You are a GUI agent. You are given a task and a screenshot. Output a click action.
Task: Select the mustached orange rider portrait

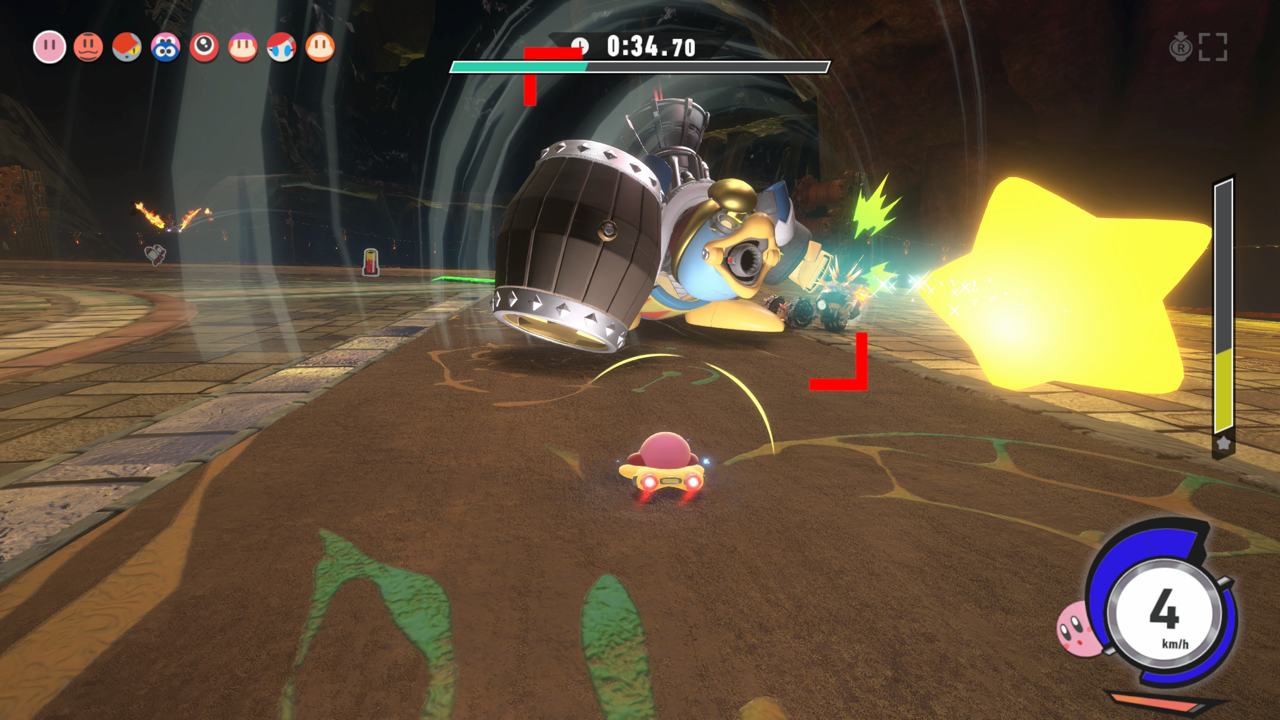90,45
